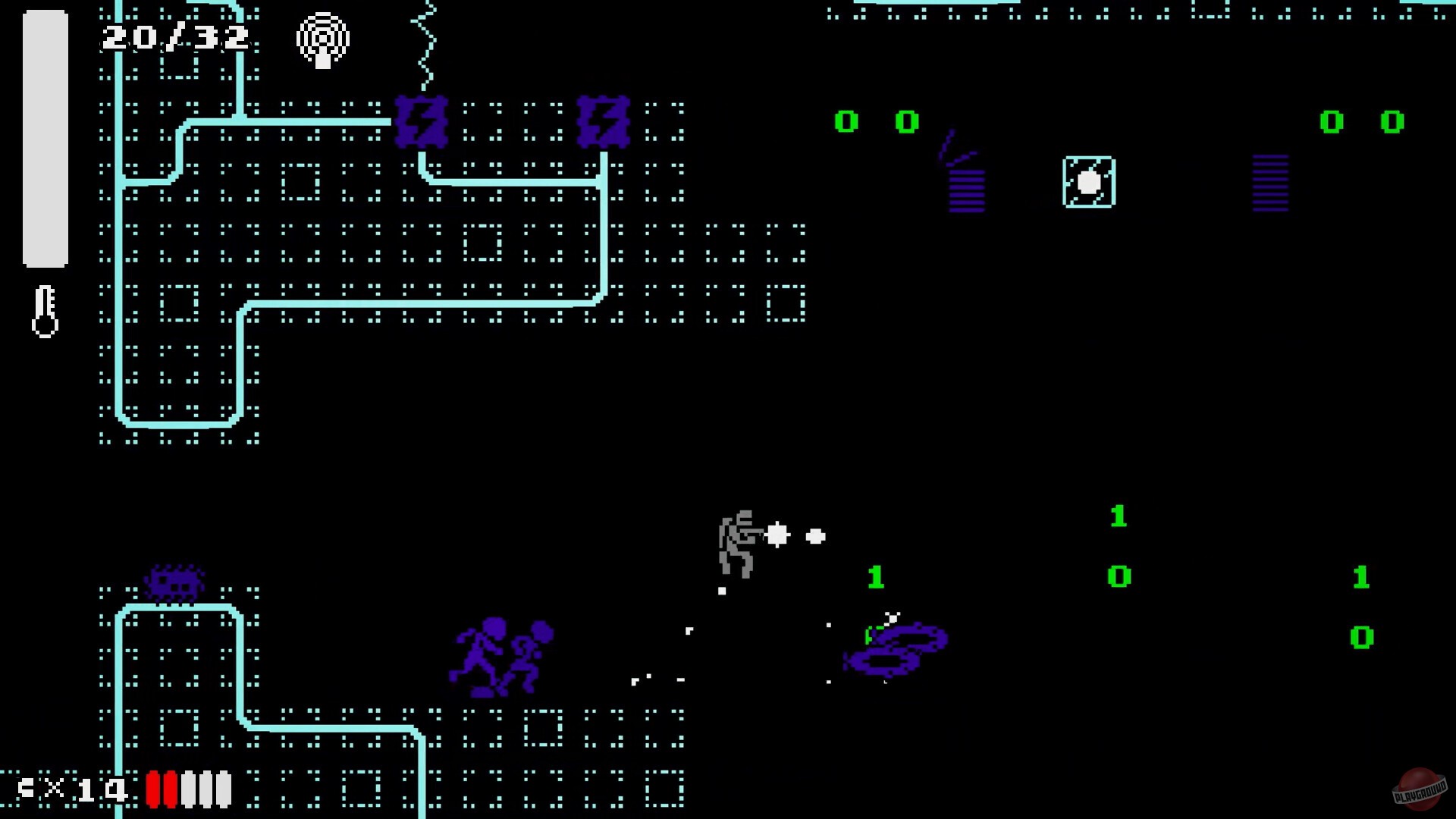Click the pair of running purple figures
The width and height of the screenshot is (1456, 819).
(x=500, y=656)
